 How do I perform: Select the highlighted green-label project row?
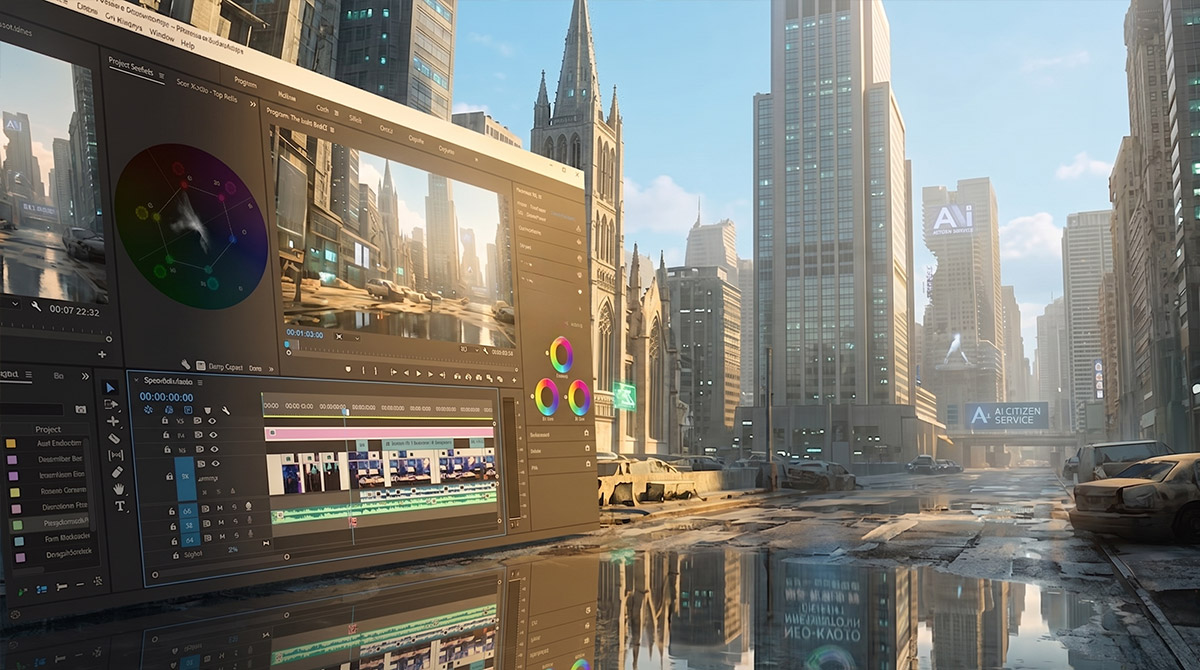pos(58,523)
